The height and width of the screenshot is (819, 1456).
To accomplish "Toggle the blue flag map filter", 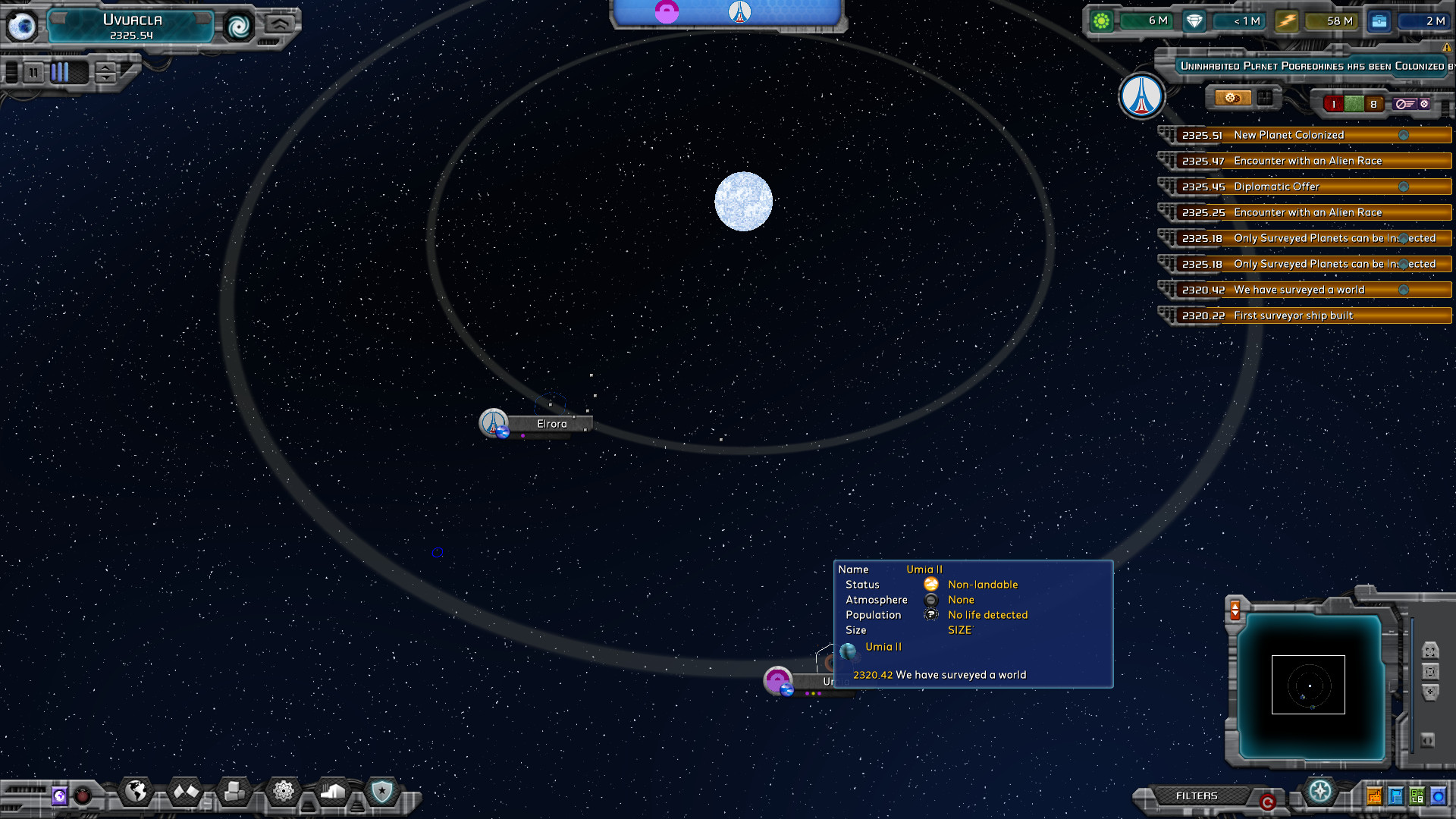I will pos(1396,796).
